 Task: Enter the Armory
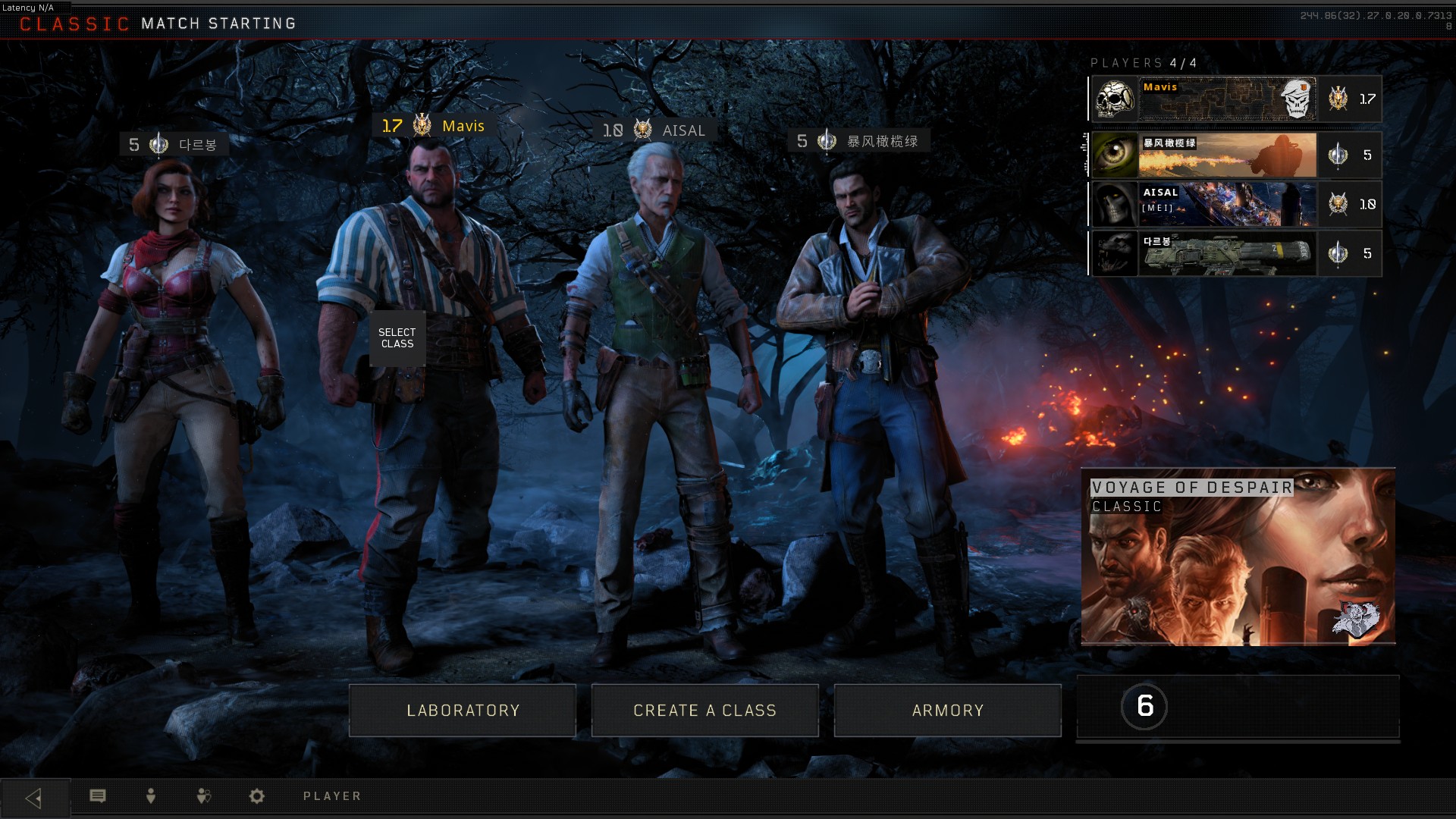[947, 711]
